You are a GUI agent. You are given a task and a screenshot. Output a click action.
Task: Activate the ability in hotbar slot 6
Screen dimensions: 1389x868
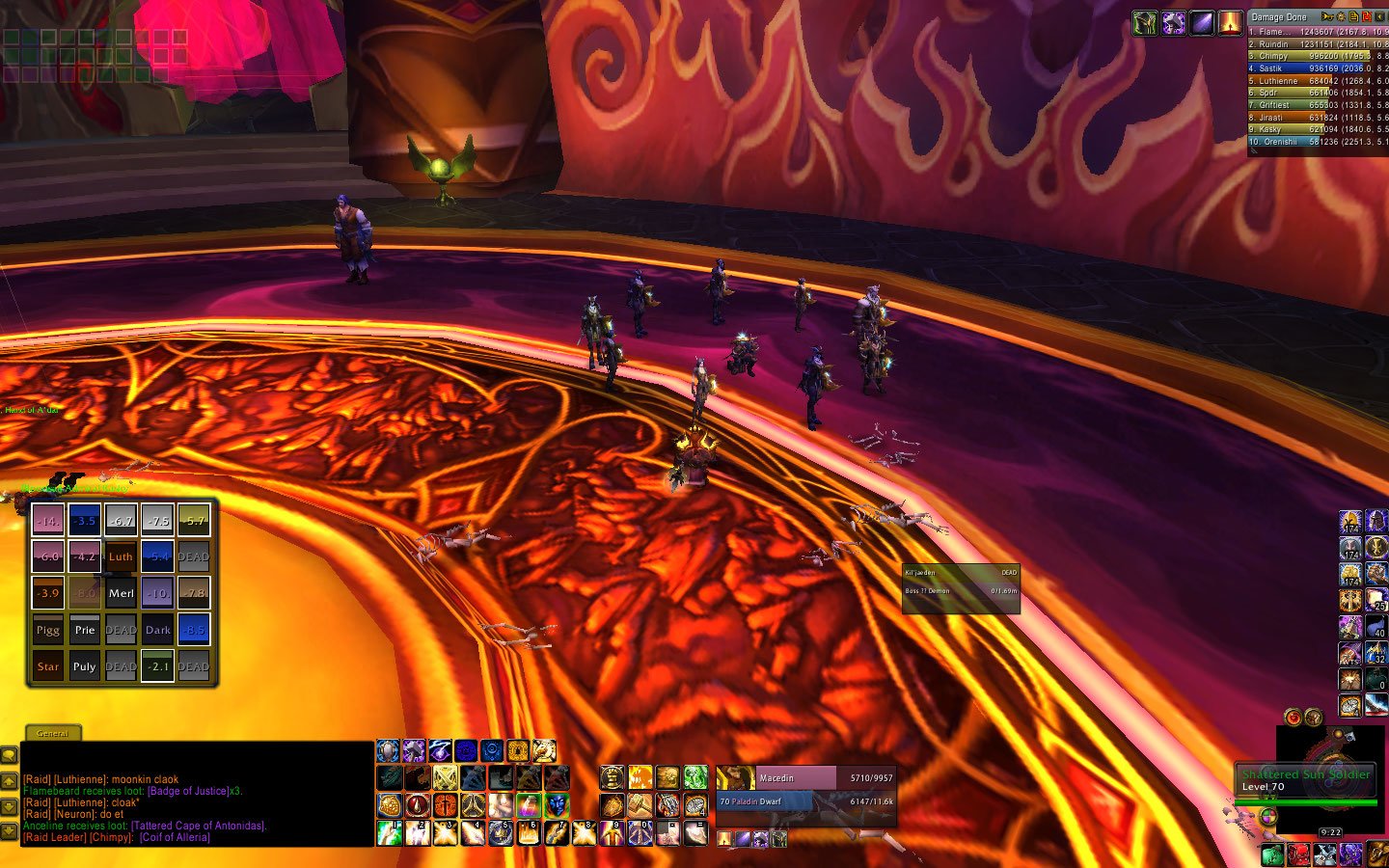click(528, 832)
